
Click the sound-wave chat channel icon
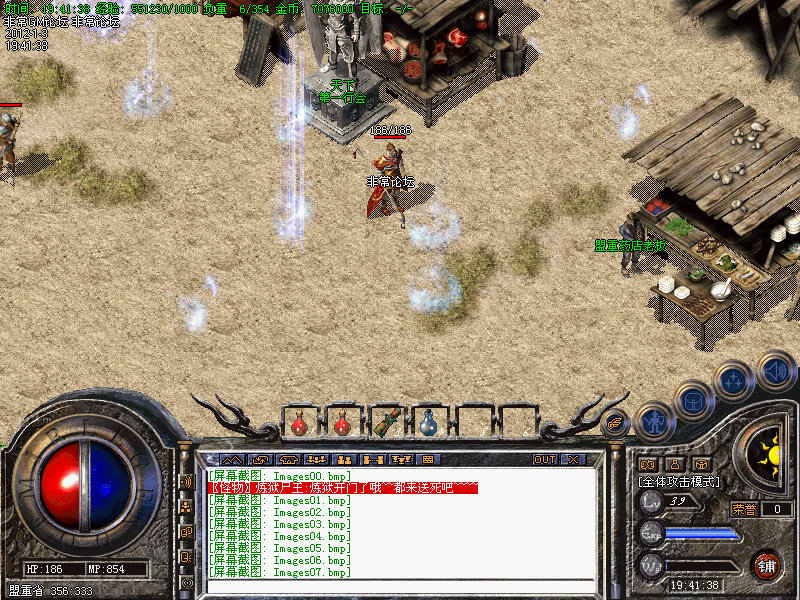(x=186, y=481)
